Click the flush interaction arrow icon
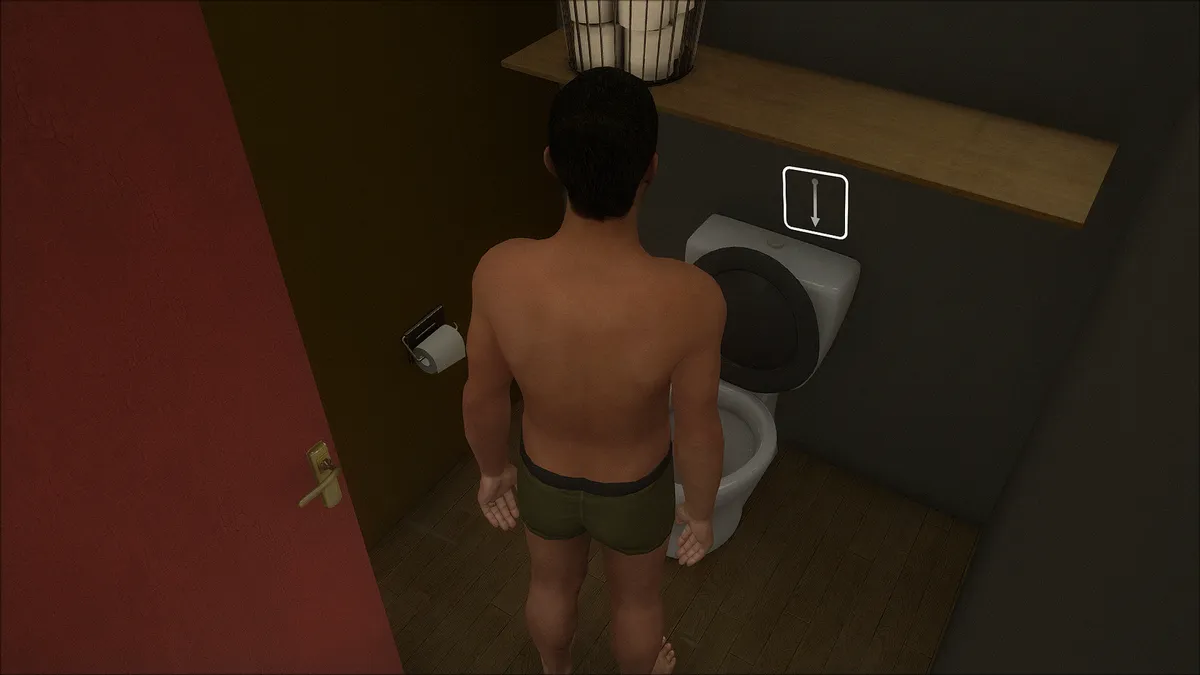The width and height of the screenshot is (1200, 675). 815,203
